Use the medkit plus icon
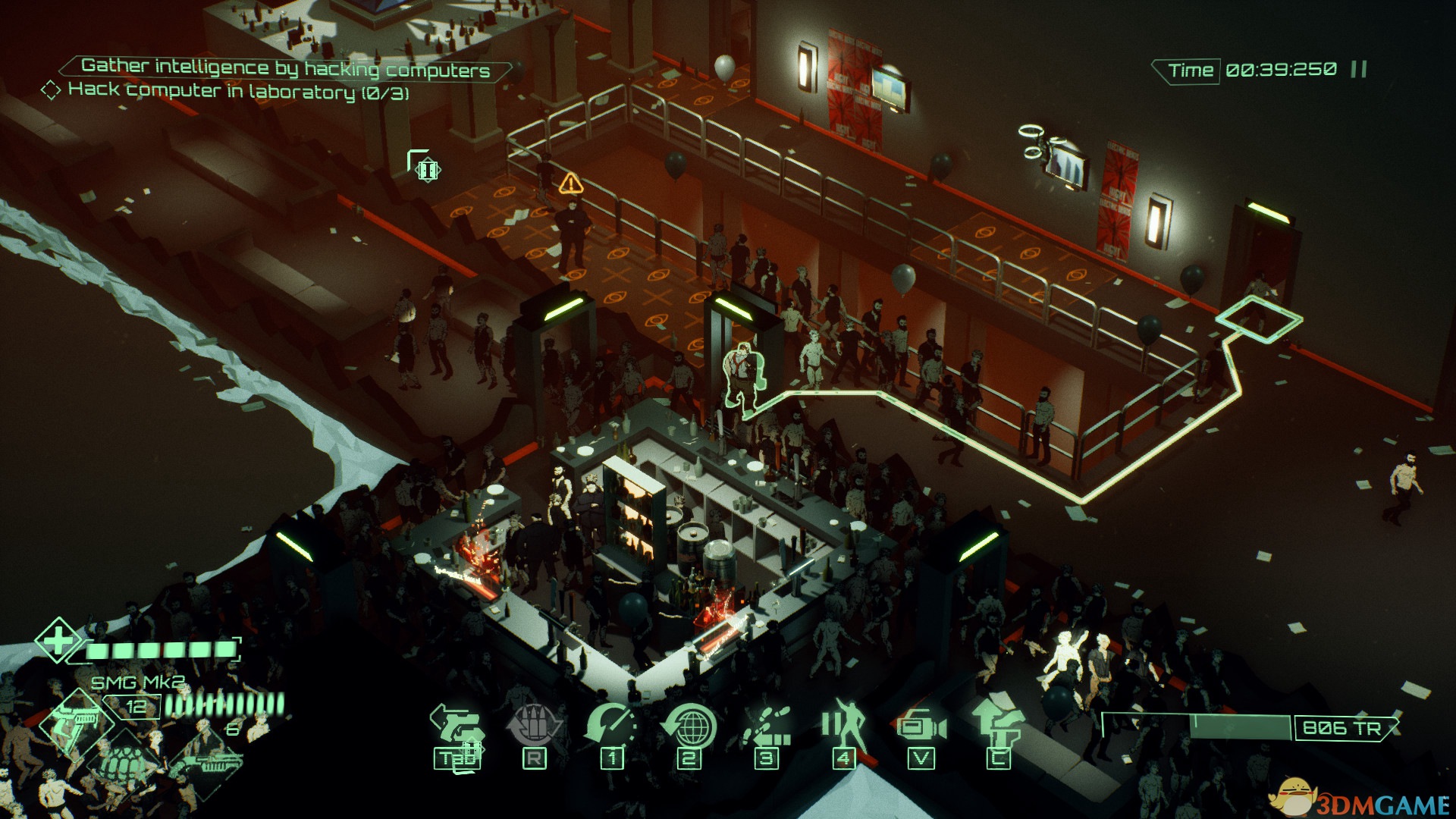Screen dimensions: 1456x819 click(58, 641)
